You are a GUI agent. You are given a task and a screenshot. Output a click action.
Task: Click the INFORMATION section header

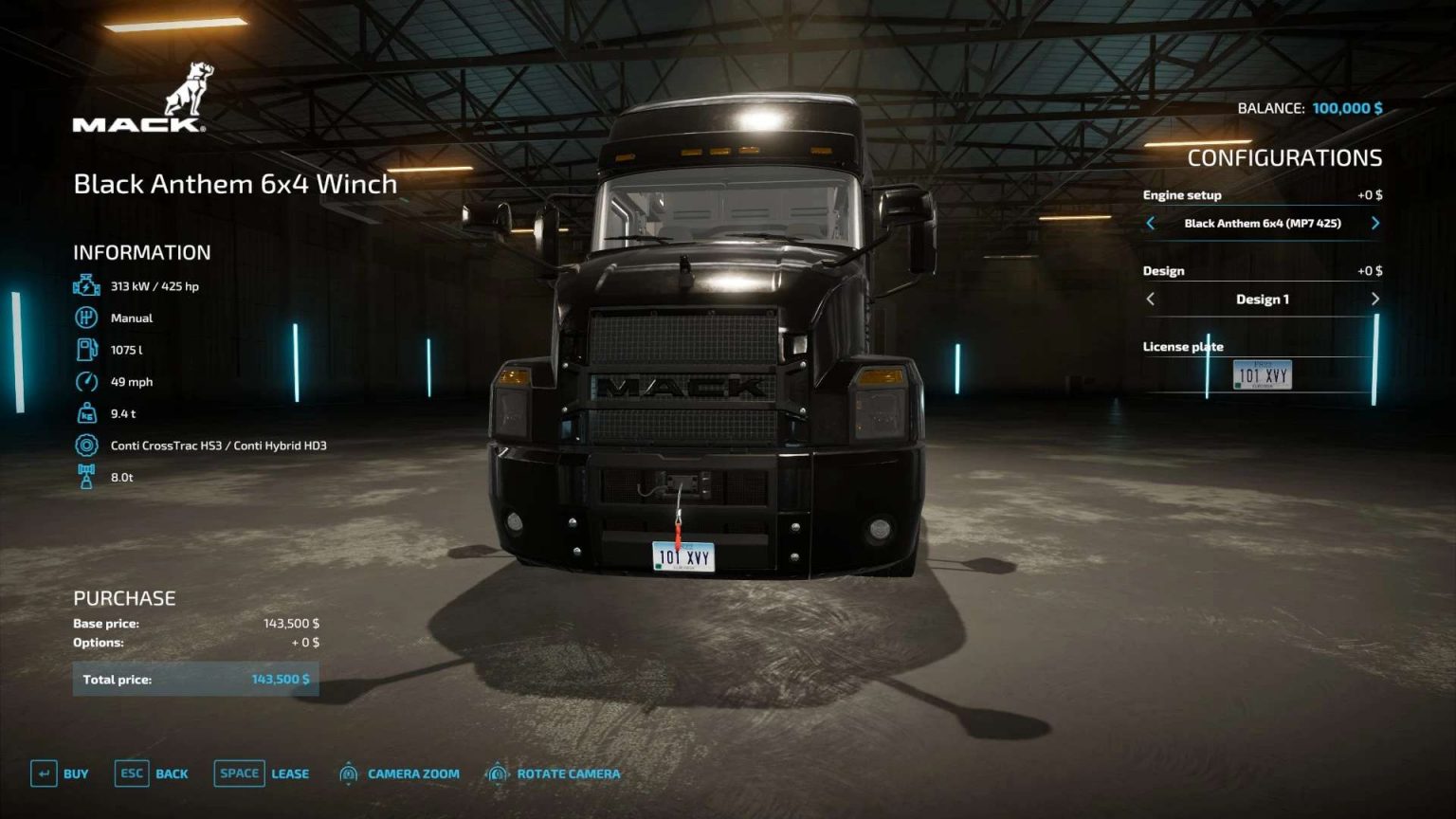(140, 252)
